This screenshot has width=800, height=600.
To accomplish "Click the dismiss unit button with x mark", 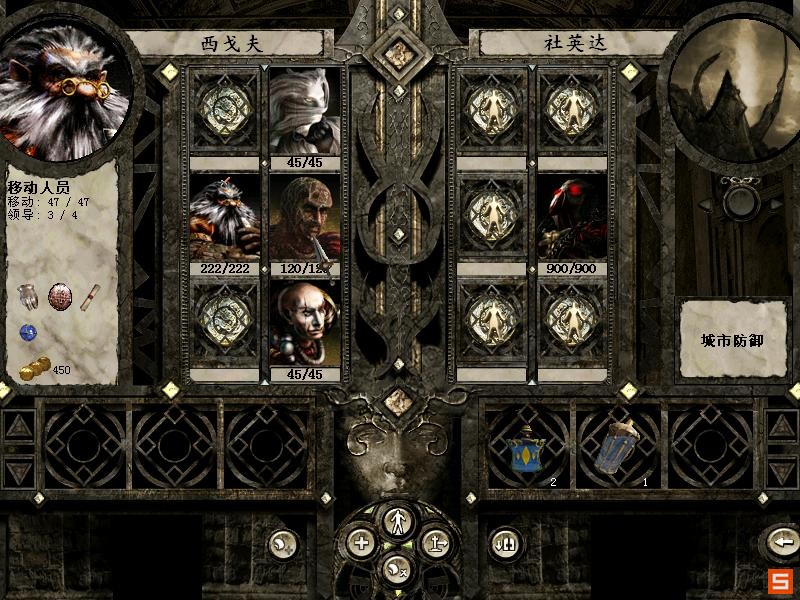I will click(x=398, y=569).
